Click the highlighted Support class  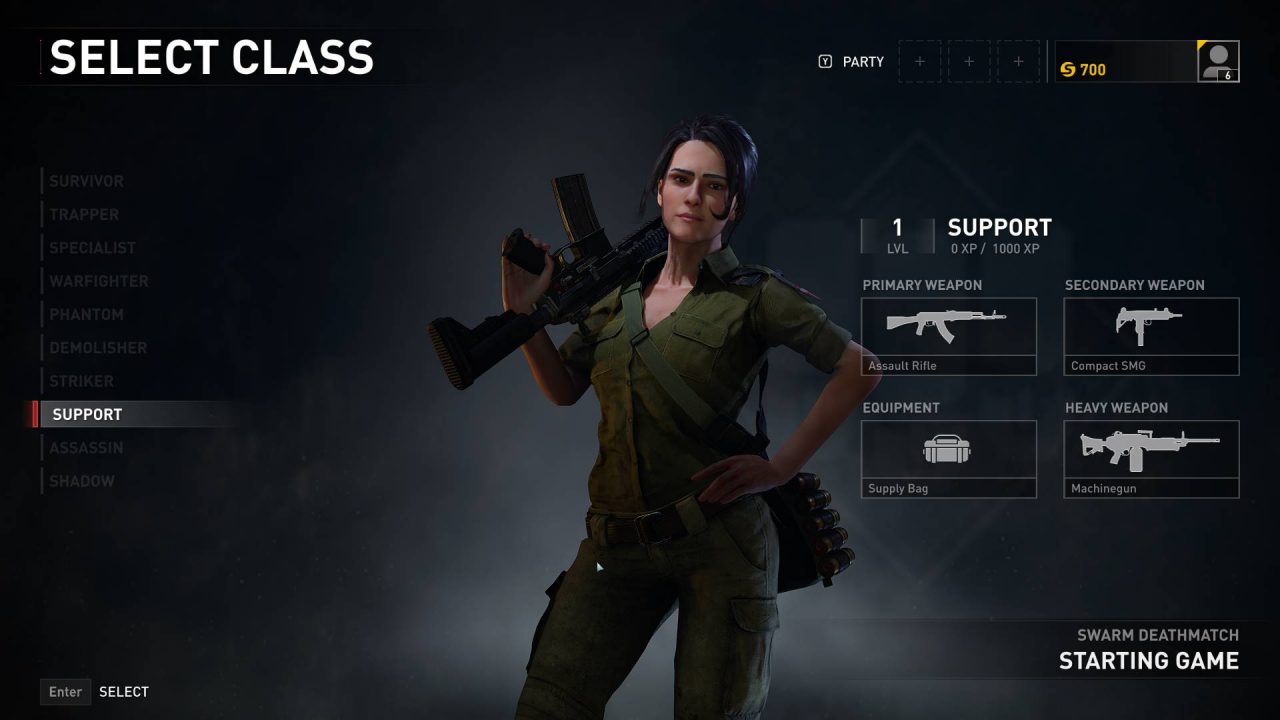point(88,414)
